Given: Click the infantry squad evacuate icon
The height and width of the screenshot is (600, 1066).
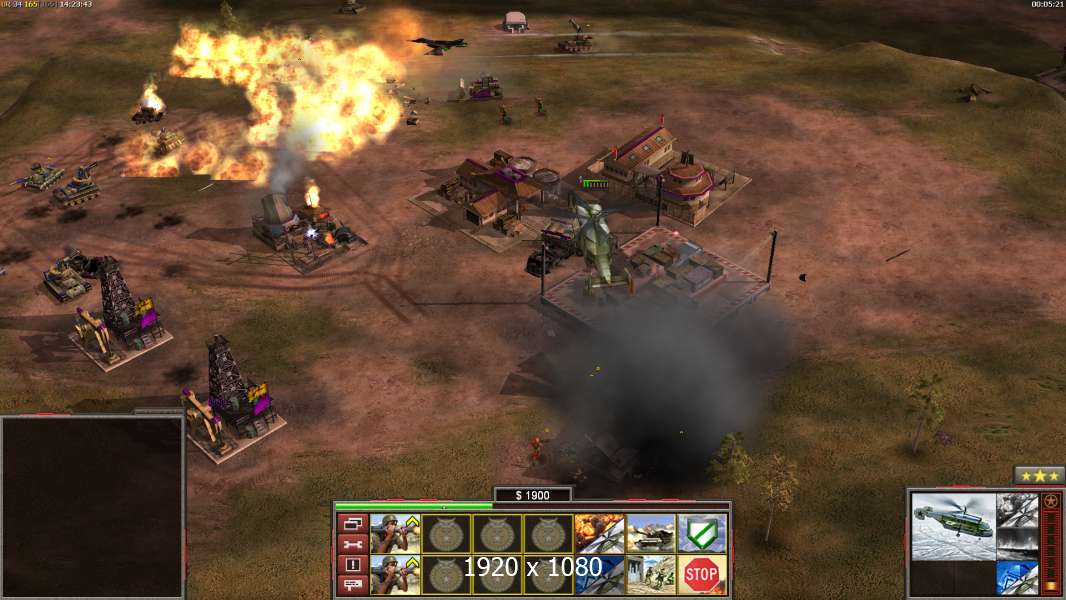Looking at the screenshot, I should click(650, 574).
